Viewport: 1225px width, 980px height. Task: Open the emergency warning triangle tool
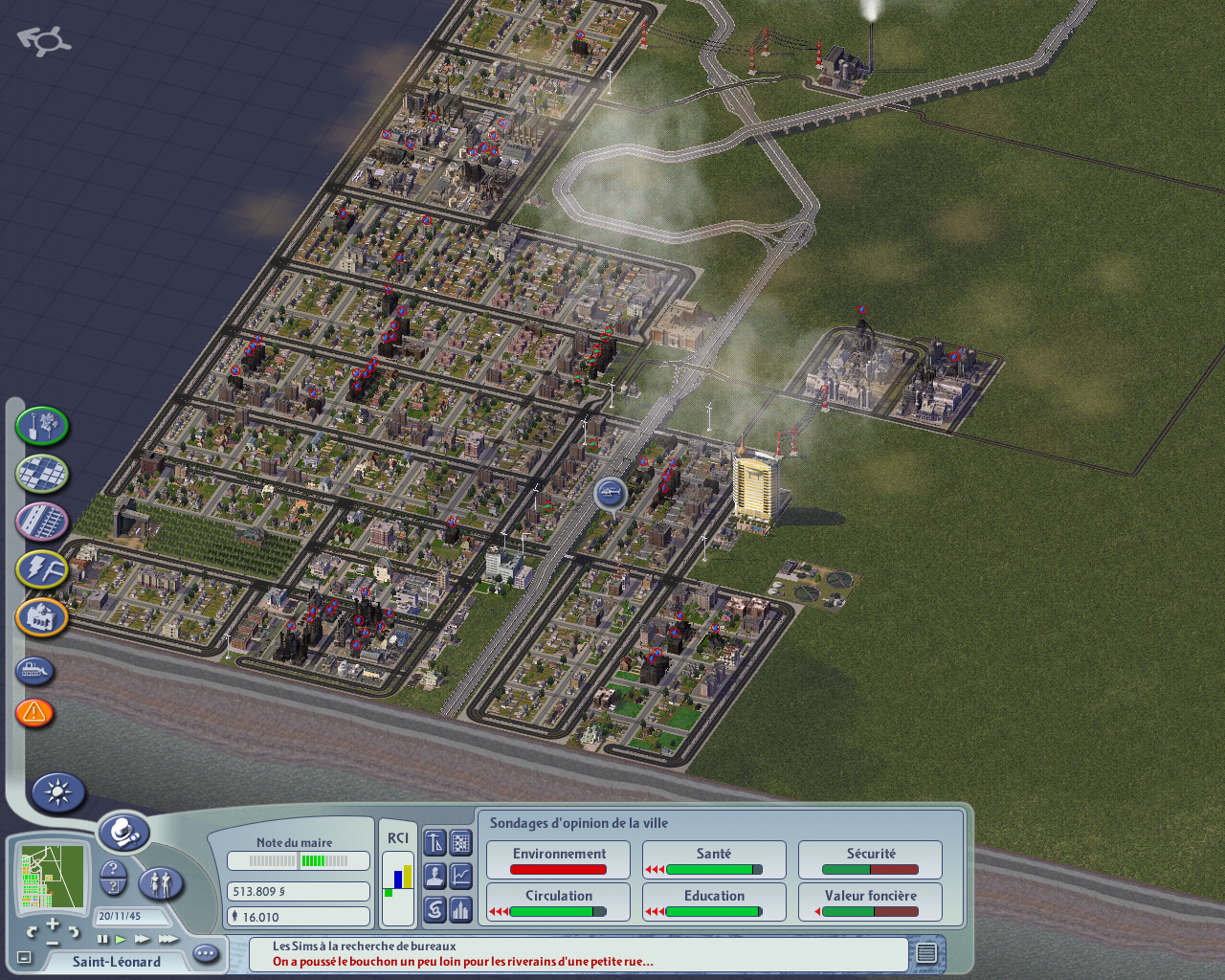(x=34, y=712)
